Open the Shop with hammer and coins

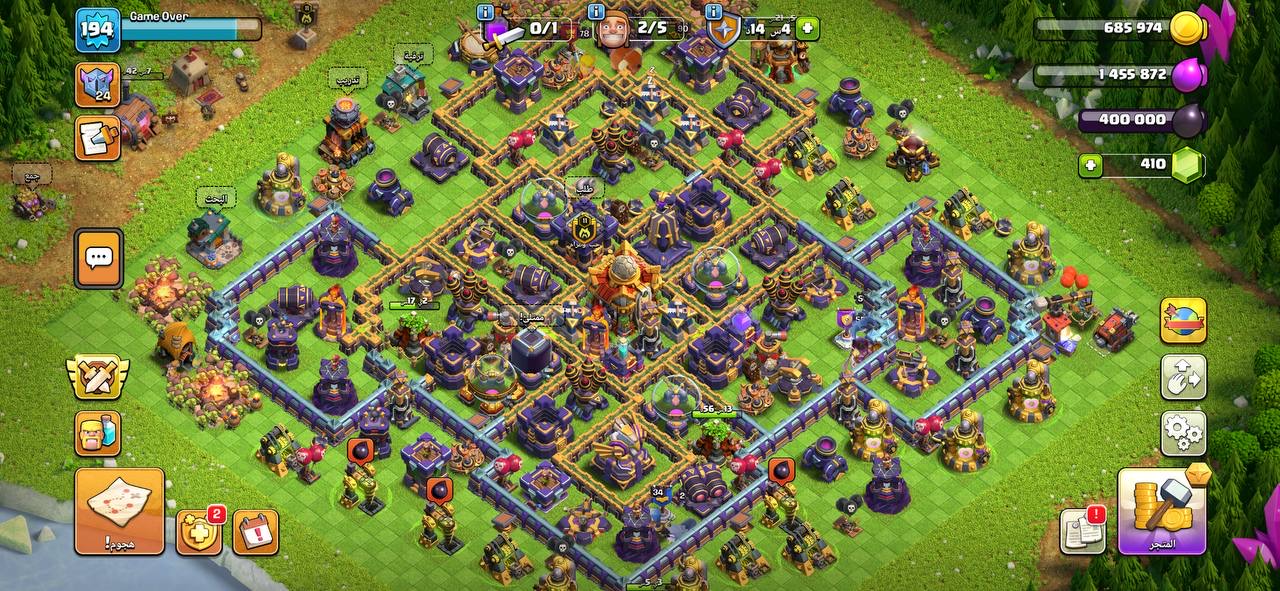(x=1161, y=511)
